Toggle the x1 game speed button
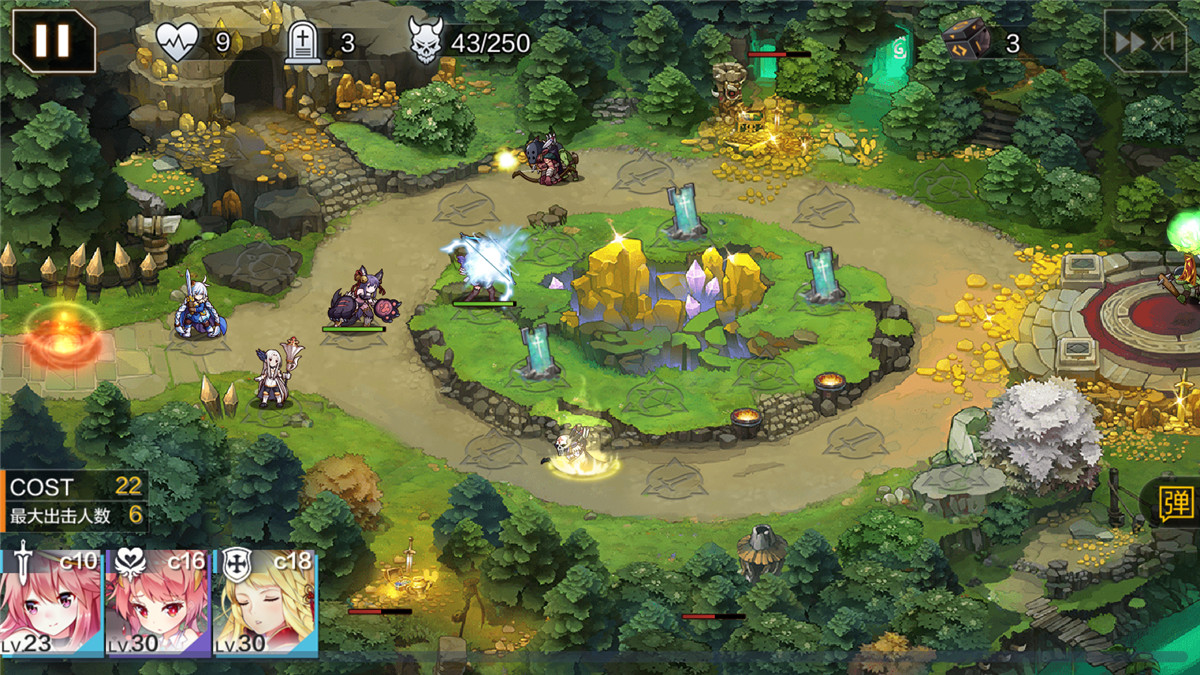Screen dimensions: 1200x675 (x=1145, y=42)
